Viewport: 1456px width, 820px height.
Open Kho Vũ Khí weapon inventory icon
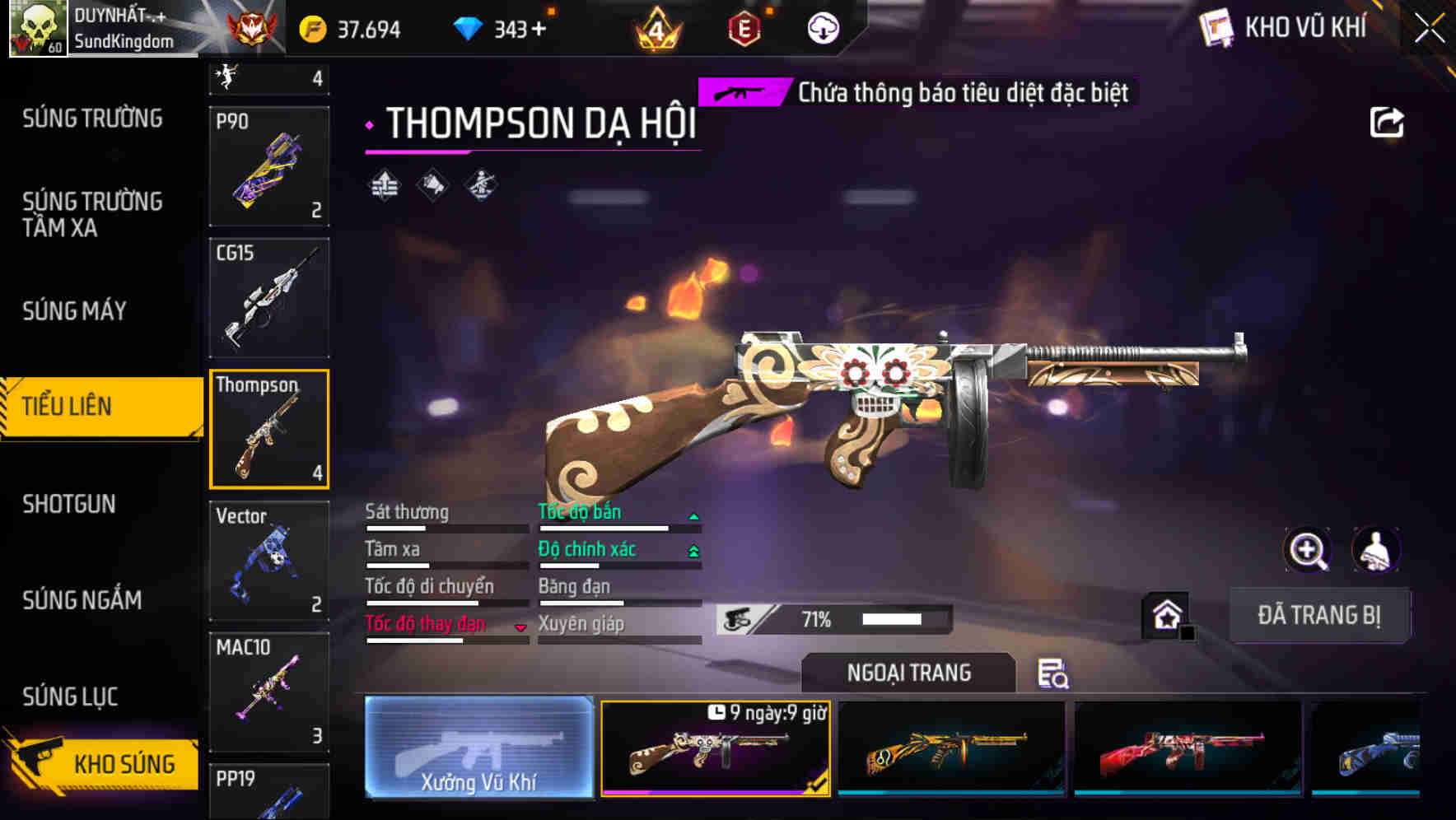click(1215, 27)
